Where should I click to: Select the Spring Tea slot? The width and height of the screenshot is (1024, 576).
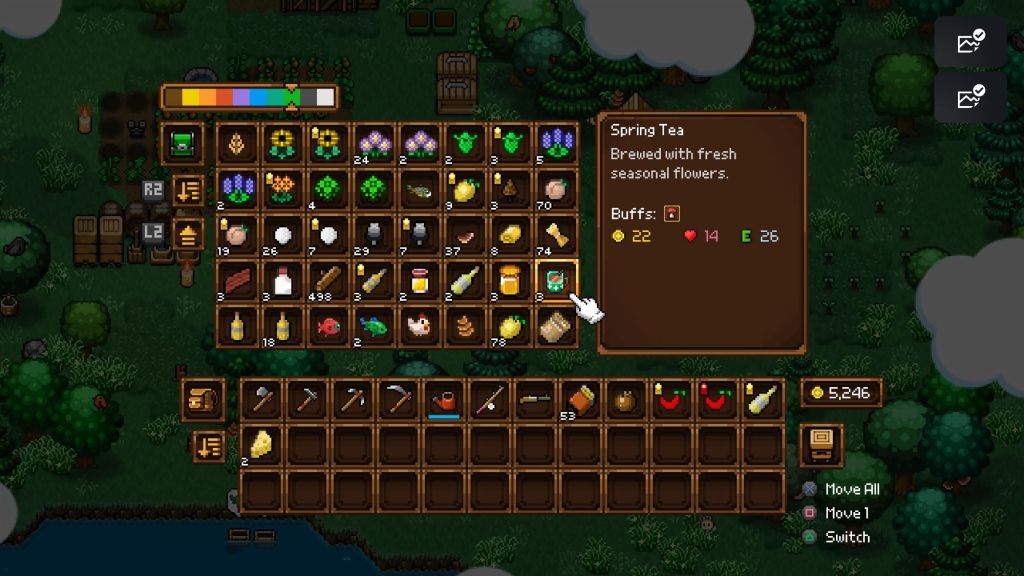[x=555, y=281]
